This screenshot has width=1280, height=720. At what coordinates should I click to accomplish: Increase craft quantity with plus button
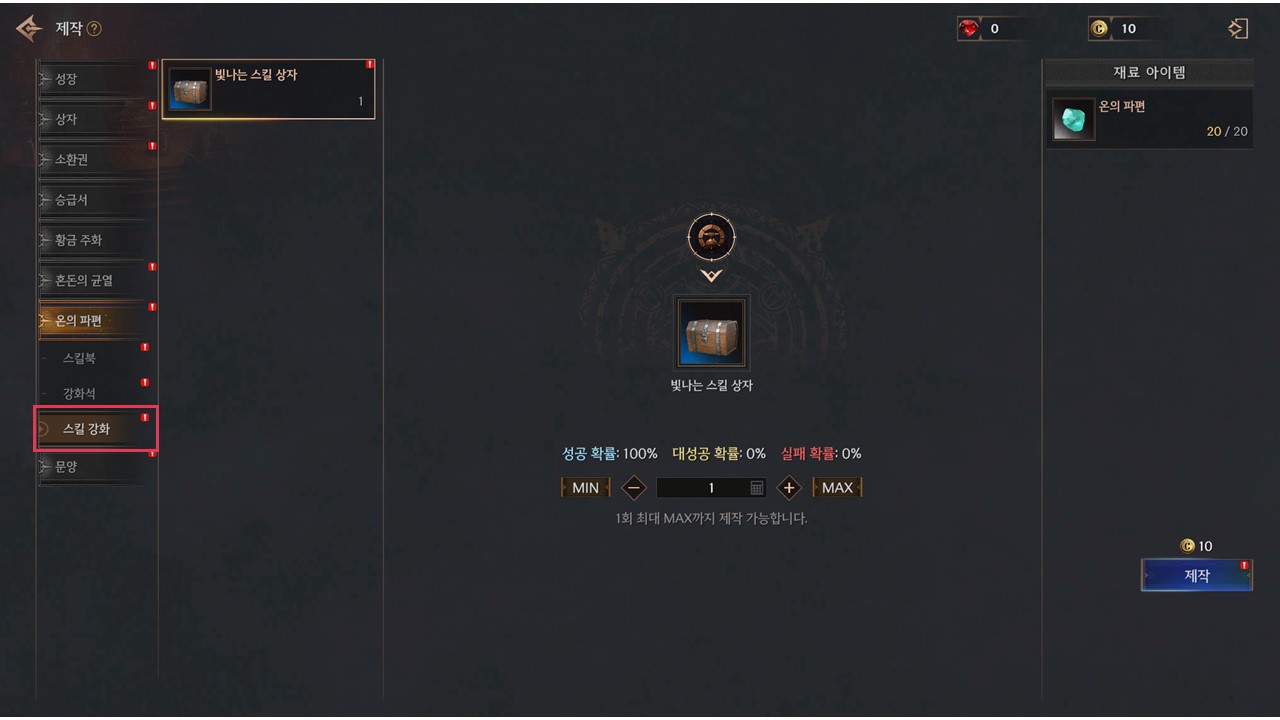point(789,488)
